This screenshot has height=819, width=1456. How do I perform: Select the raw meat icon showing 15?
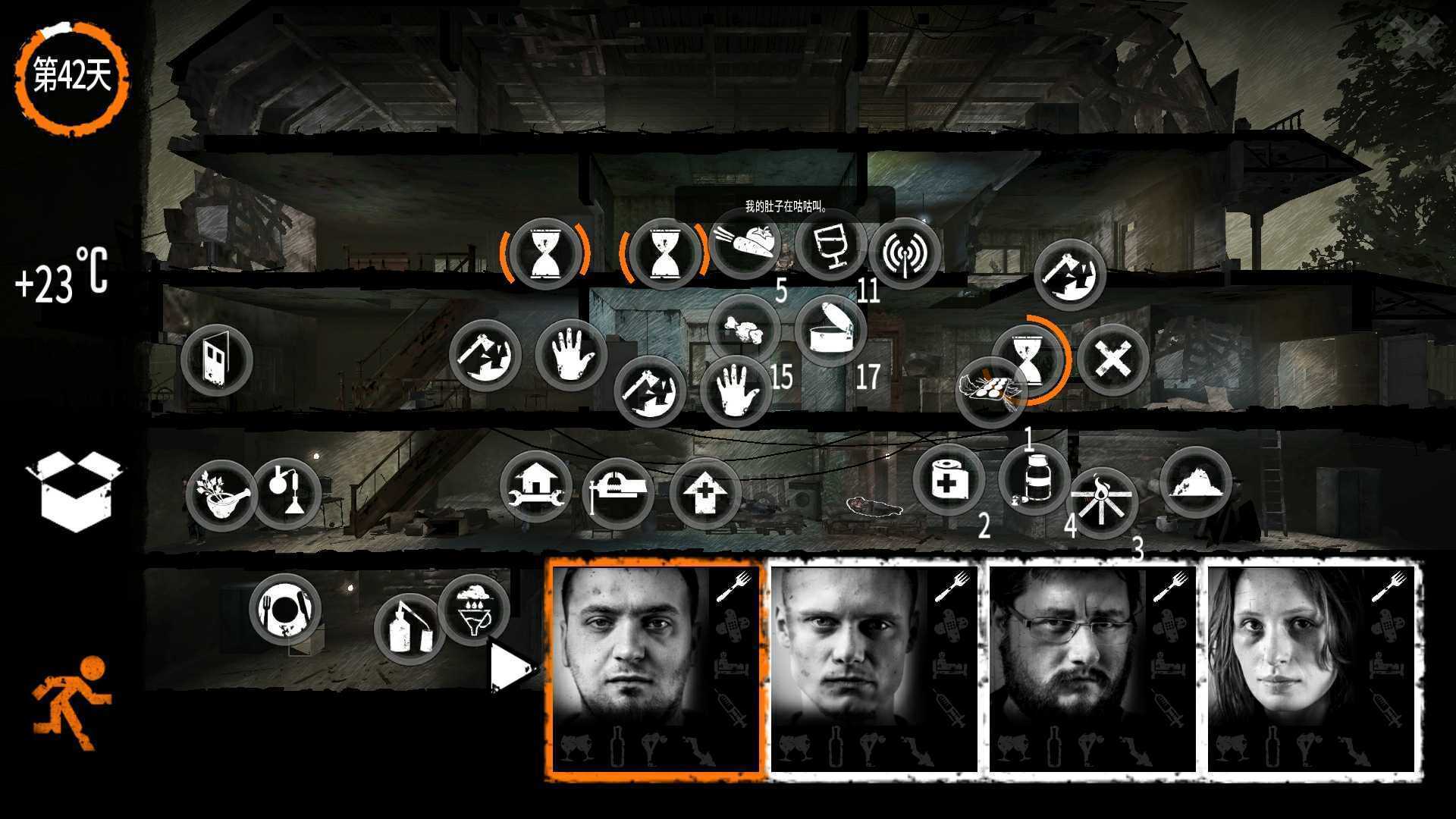[x=747, y=326]
